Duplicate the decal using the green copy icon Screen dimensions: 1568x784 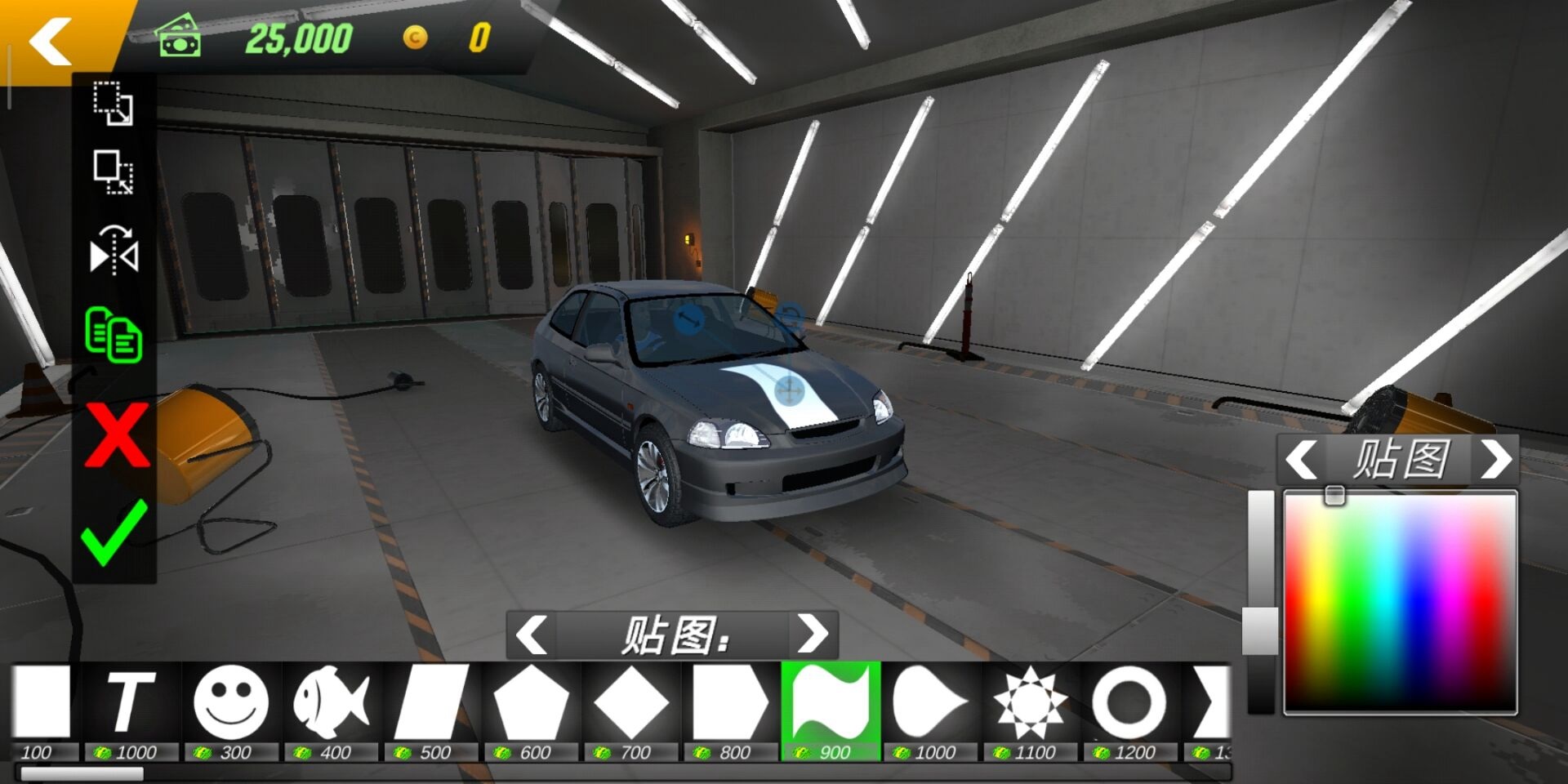[114, 334]
